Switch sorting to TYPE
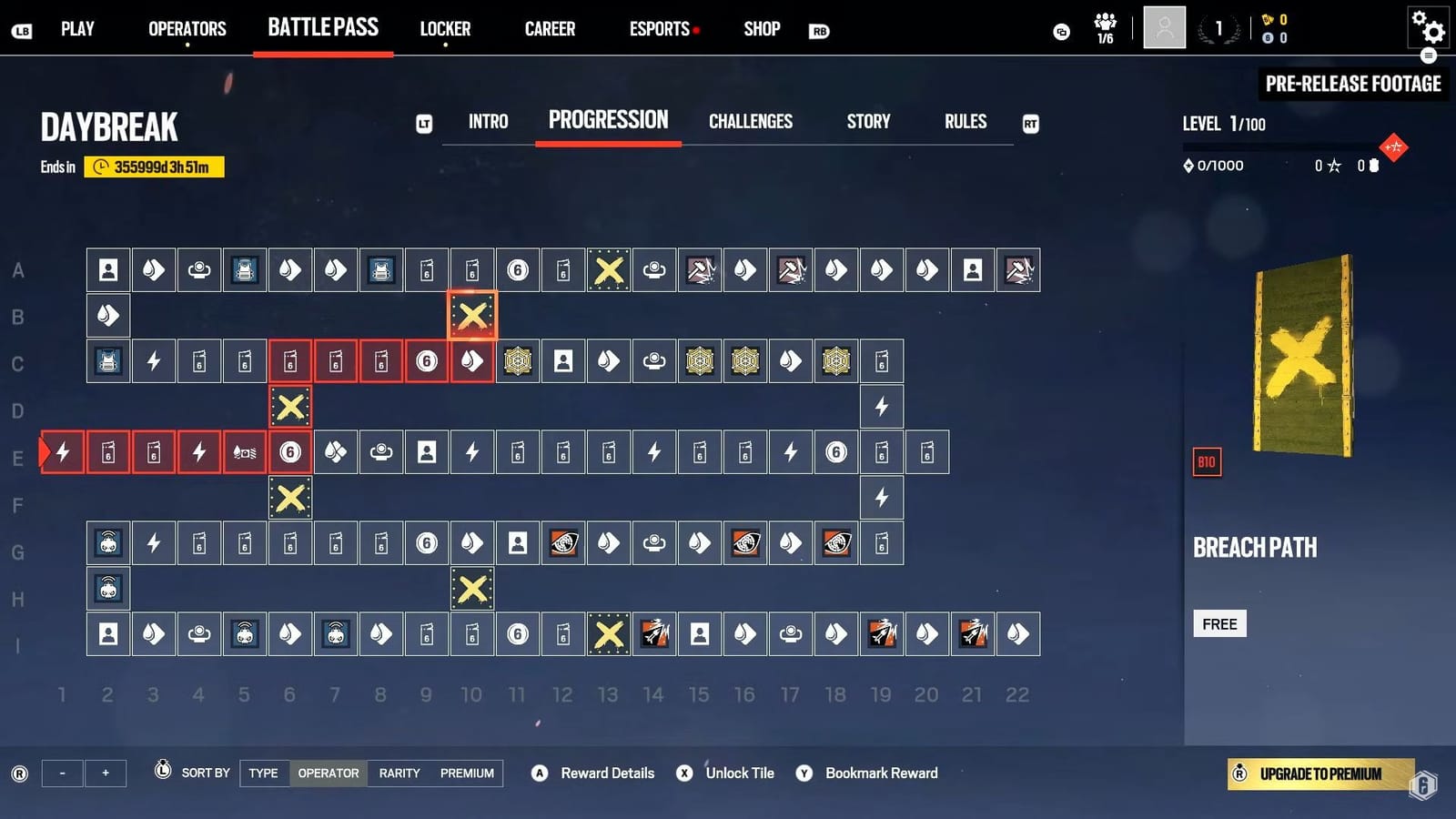This screenshot has width=1456, height=819. click(263, 773)
